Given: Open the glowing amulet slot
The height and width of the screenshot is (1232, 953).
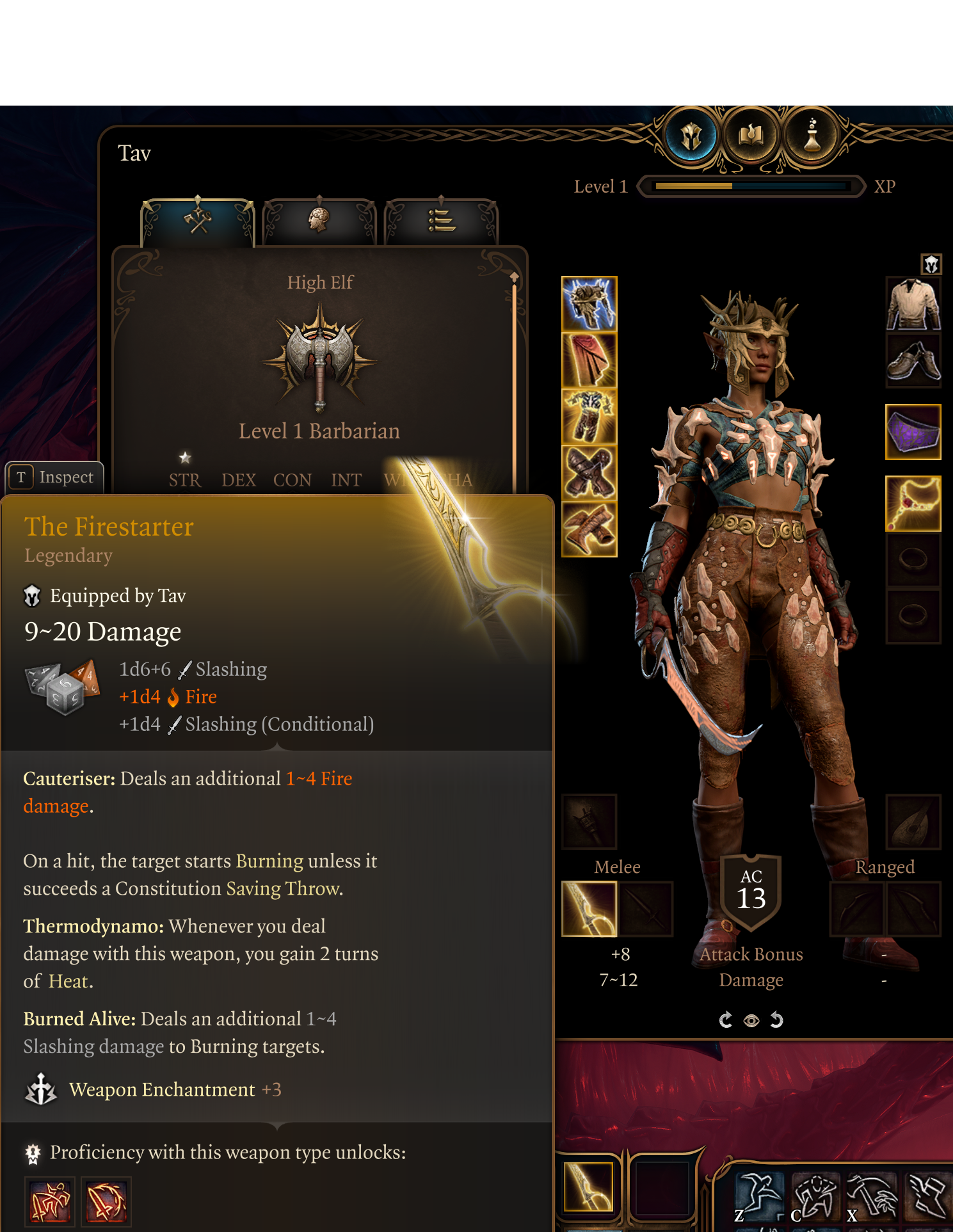Looking at the screenshot, I should coord(913,505).
